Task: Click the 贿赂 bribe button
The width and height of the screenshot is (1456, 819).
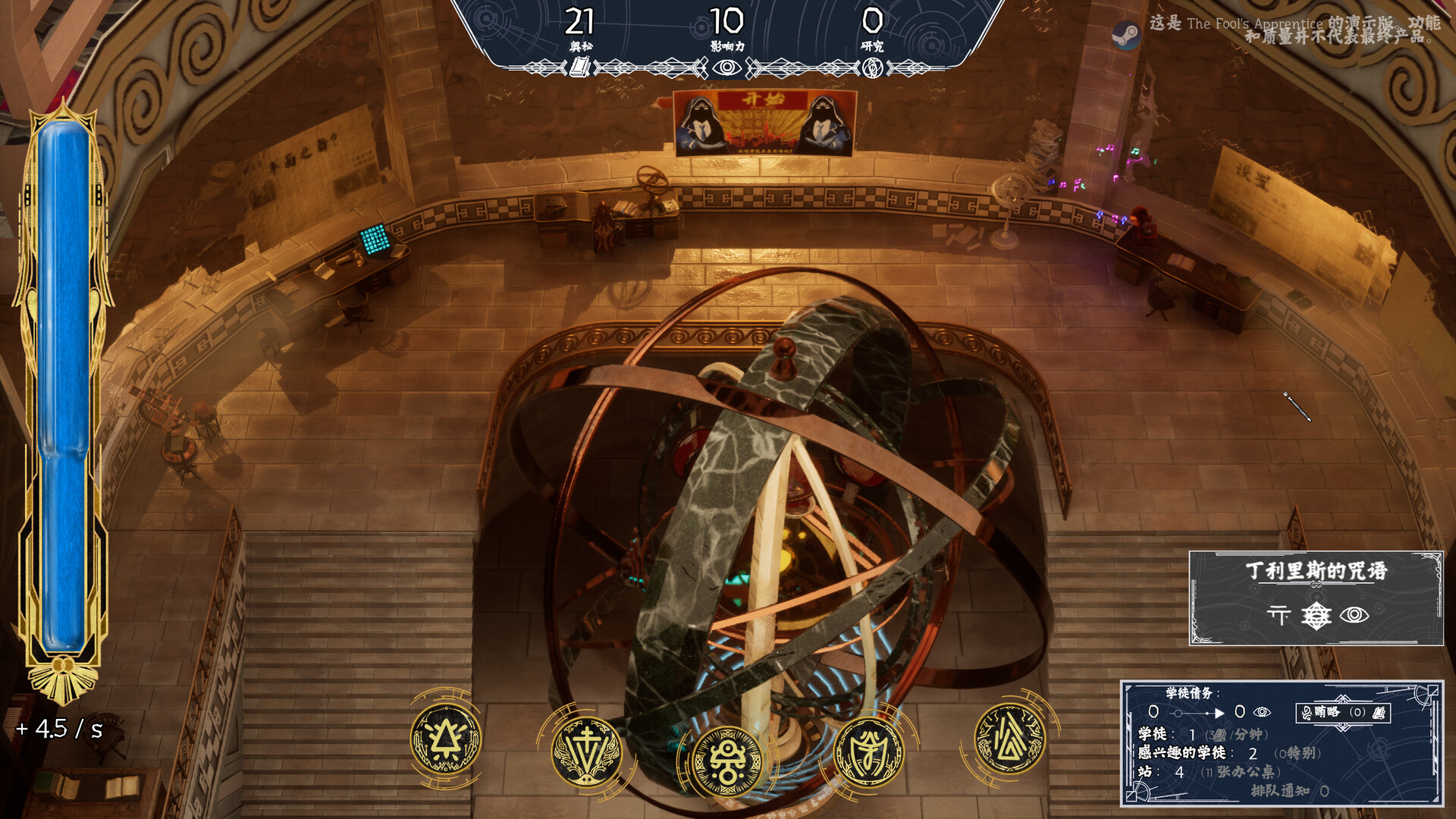Action: tap(1342, 712)
